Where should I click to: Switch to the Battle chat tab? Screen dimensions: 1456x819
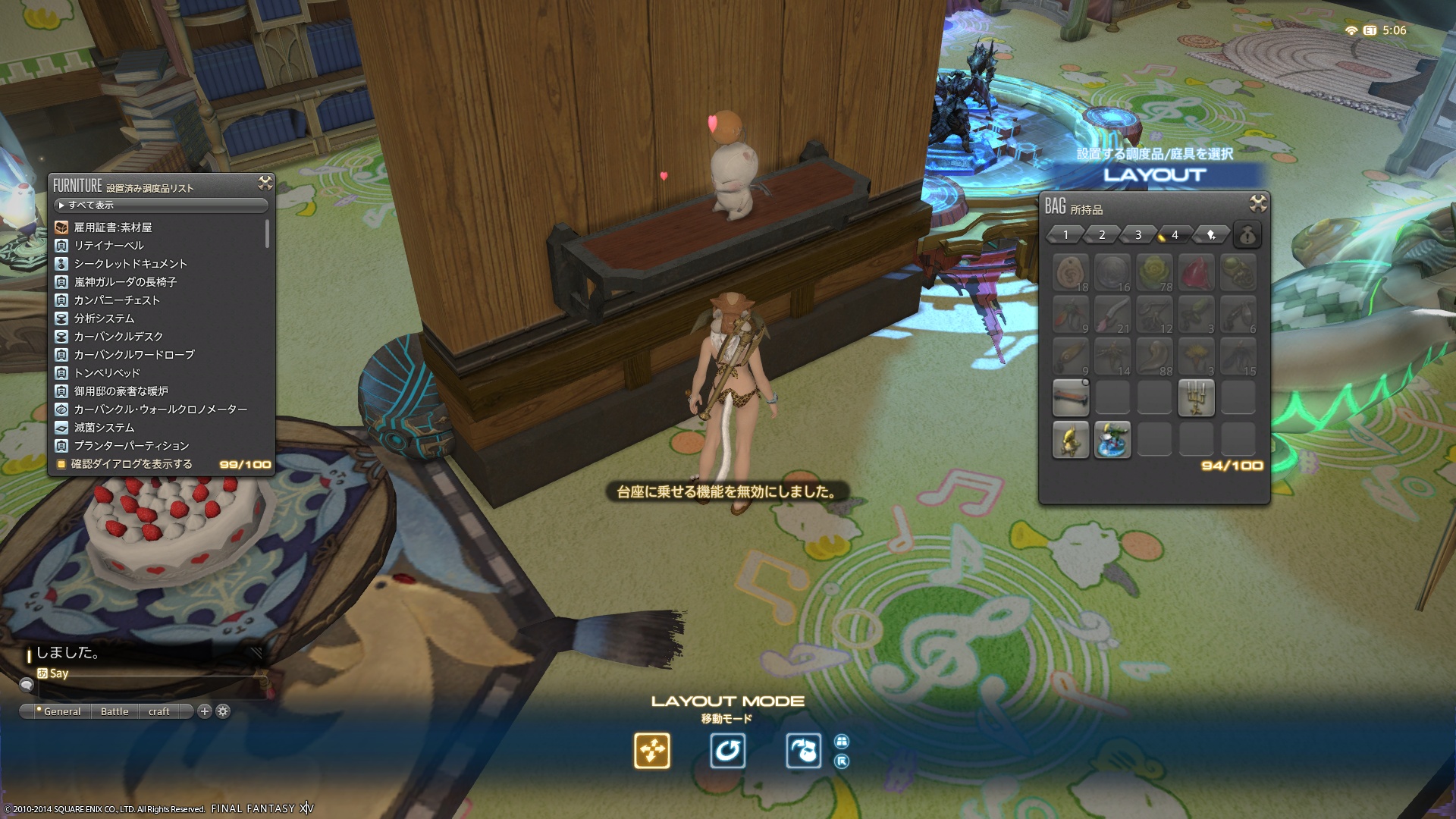(x=115, y=711)
